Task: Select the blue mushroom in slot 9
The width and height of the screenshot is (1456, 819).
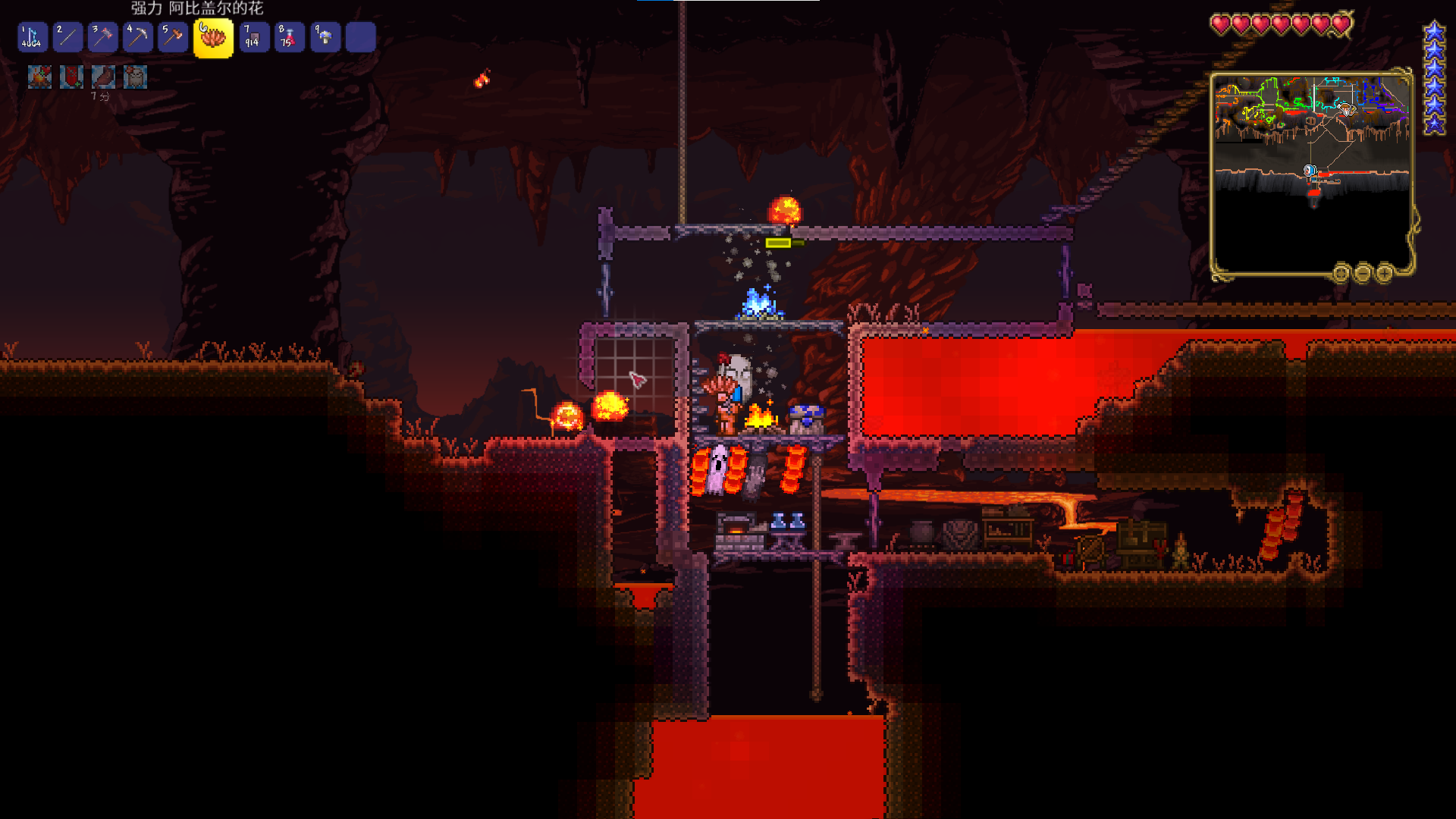Action: coord(325,37)
